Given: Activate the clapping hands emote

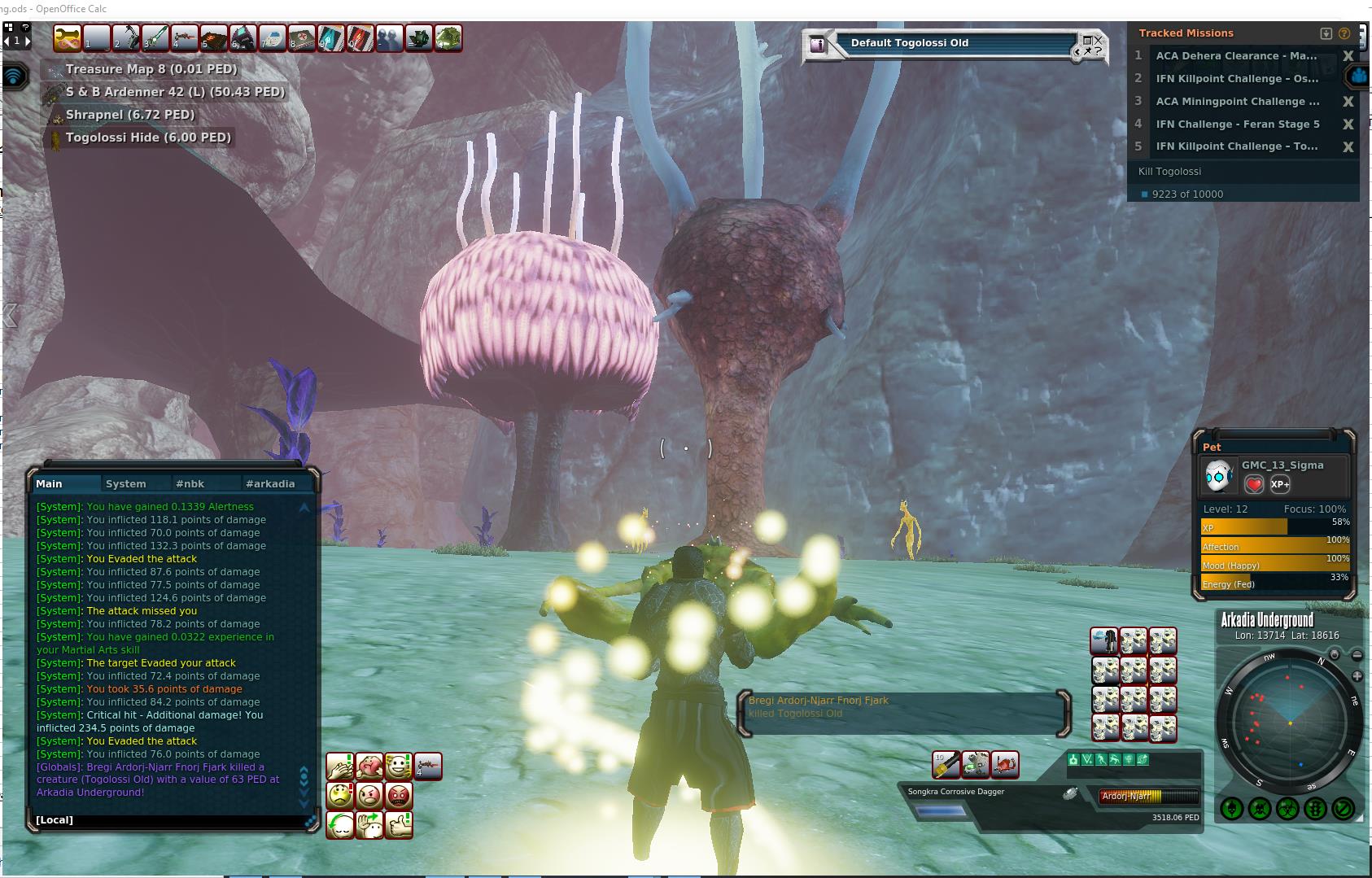Looking at the screenshot, I should (x=340, y=766).
